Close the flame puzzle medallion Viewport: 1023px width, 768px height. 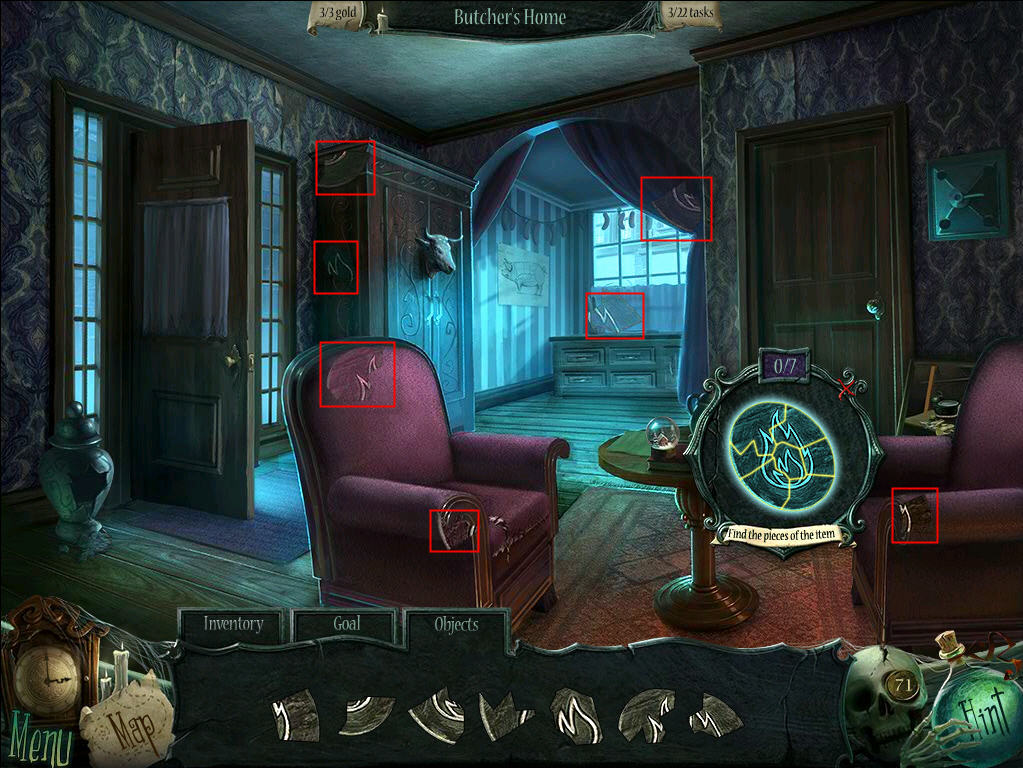point(848,389)
